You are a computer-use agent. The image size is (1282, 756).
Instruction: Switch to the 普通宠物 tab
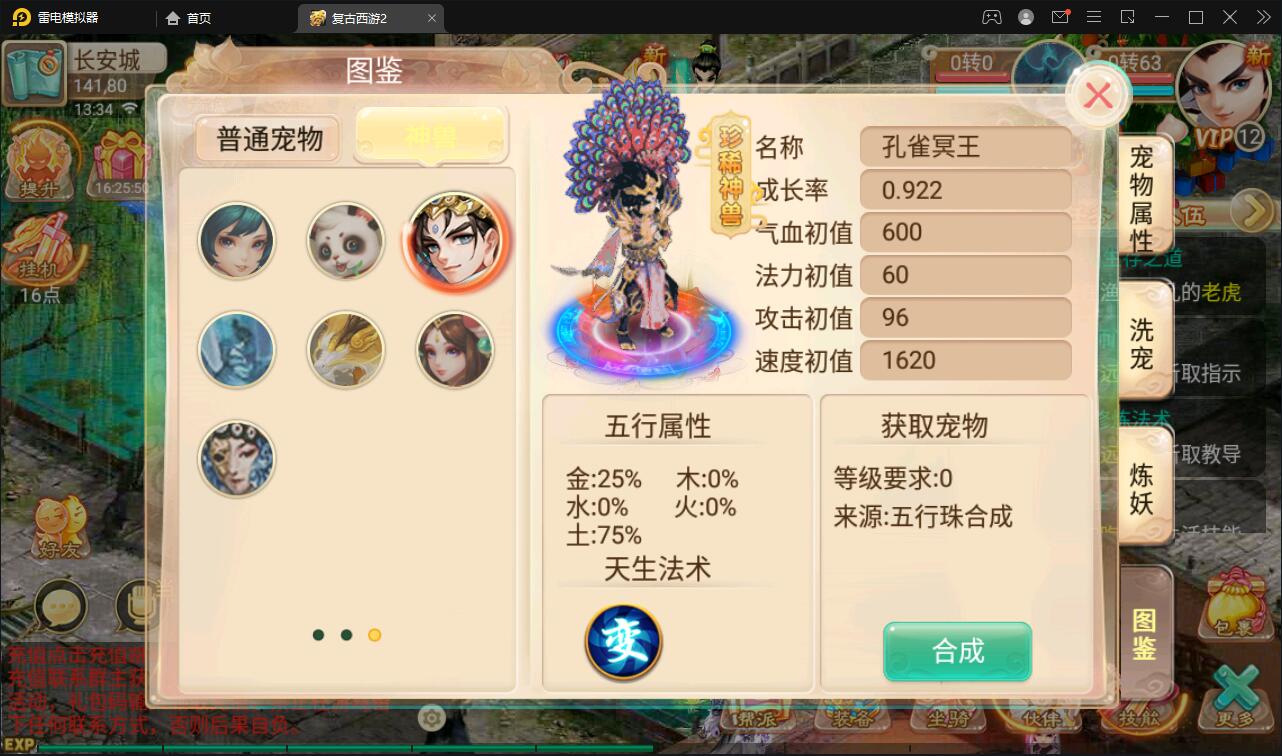[x=266, y=139]
